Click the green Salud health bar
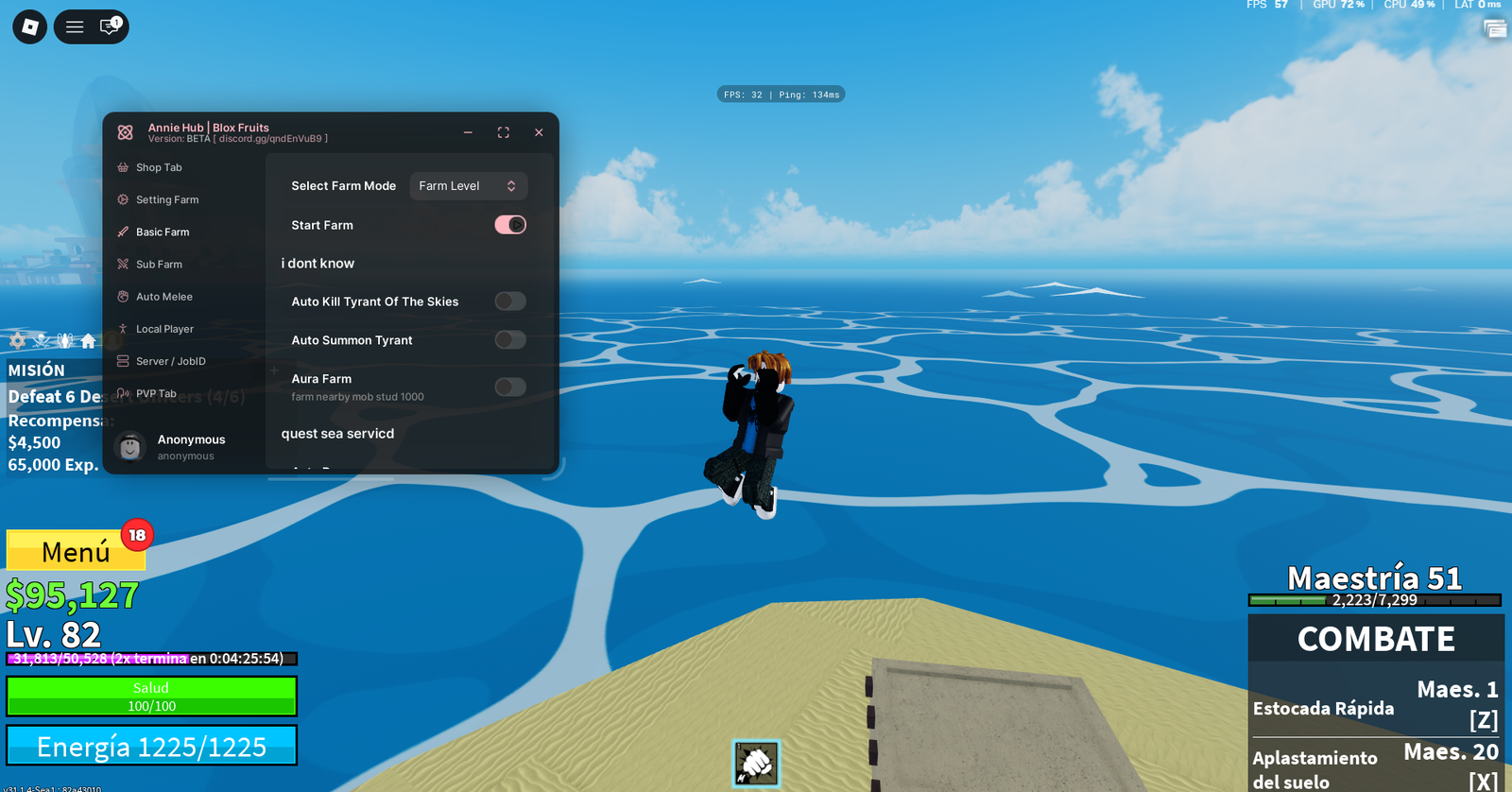The height and width of the screenshot is (792, 1512). point(151,697)
